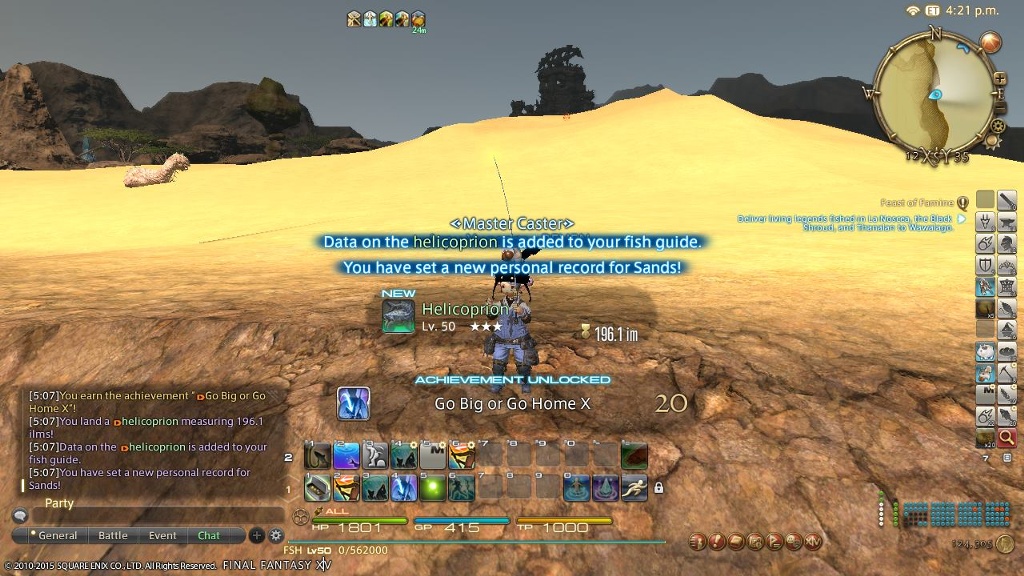1024x576 pixels.
Task: Select the Event chat tab
Action: click(163, 536)
